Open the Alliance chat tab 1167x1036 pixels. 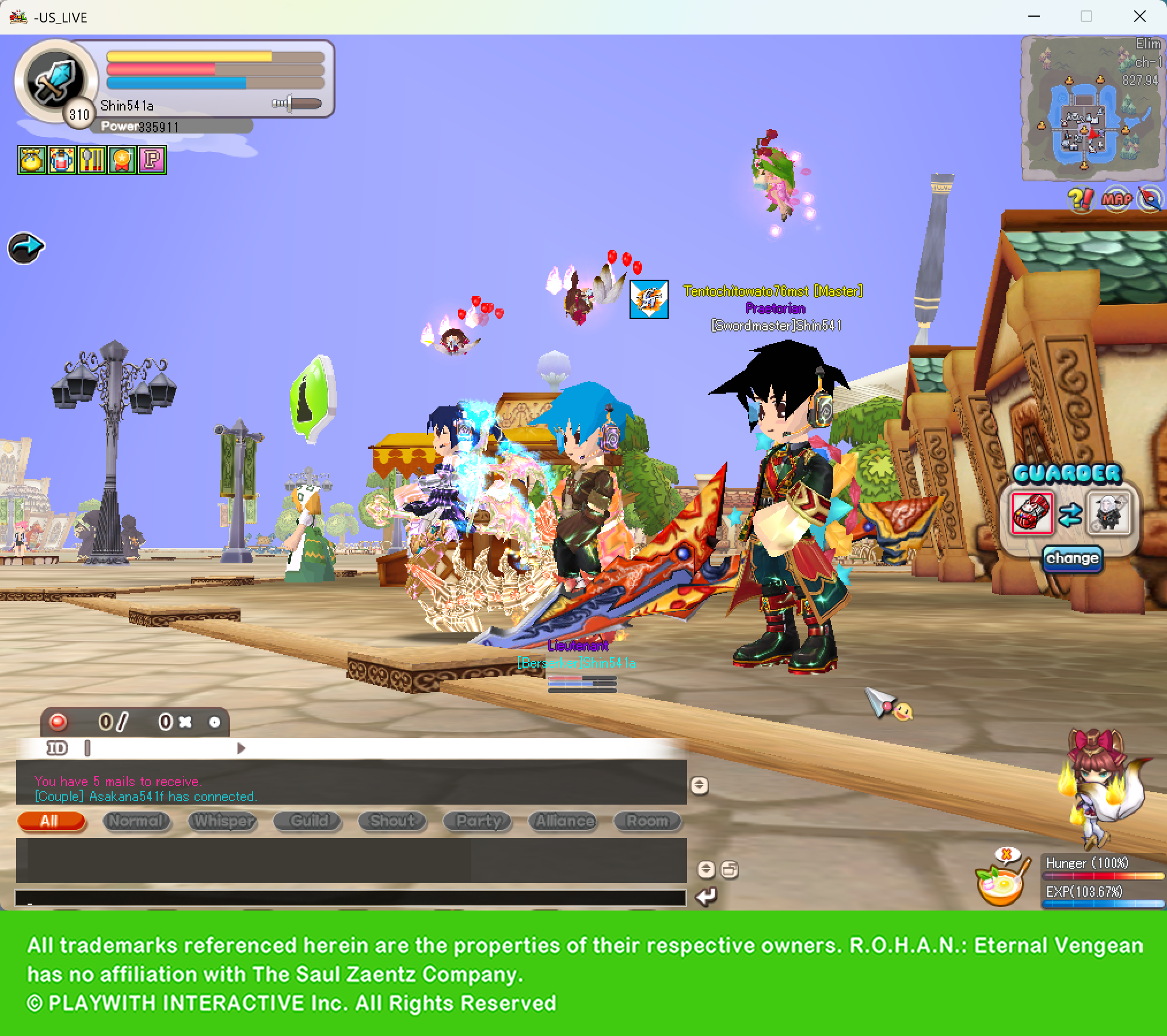564,821
